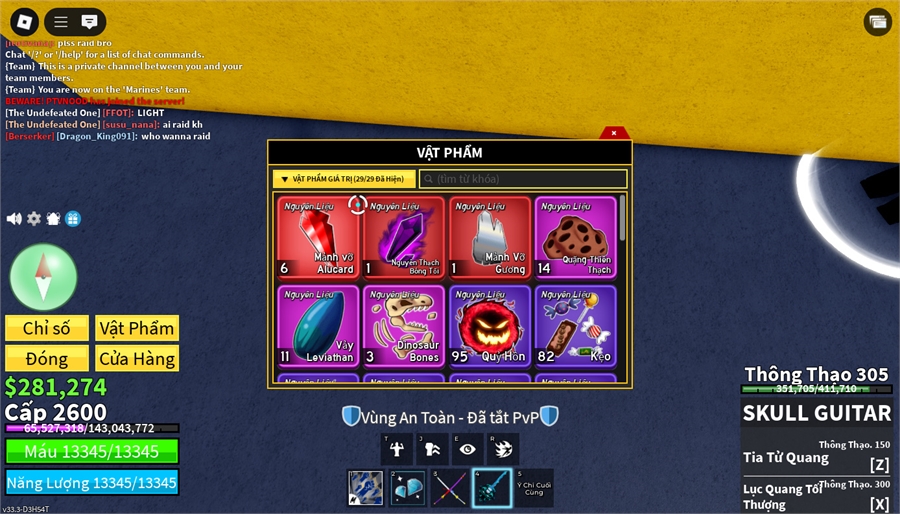The height and width of the screenshot is (514, 900).
Task: Click the inventory keyword search field
Action: [523, 179]
